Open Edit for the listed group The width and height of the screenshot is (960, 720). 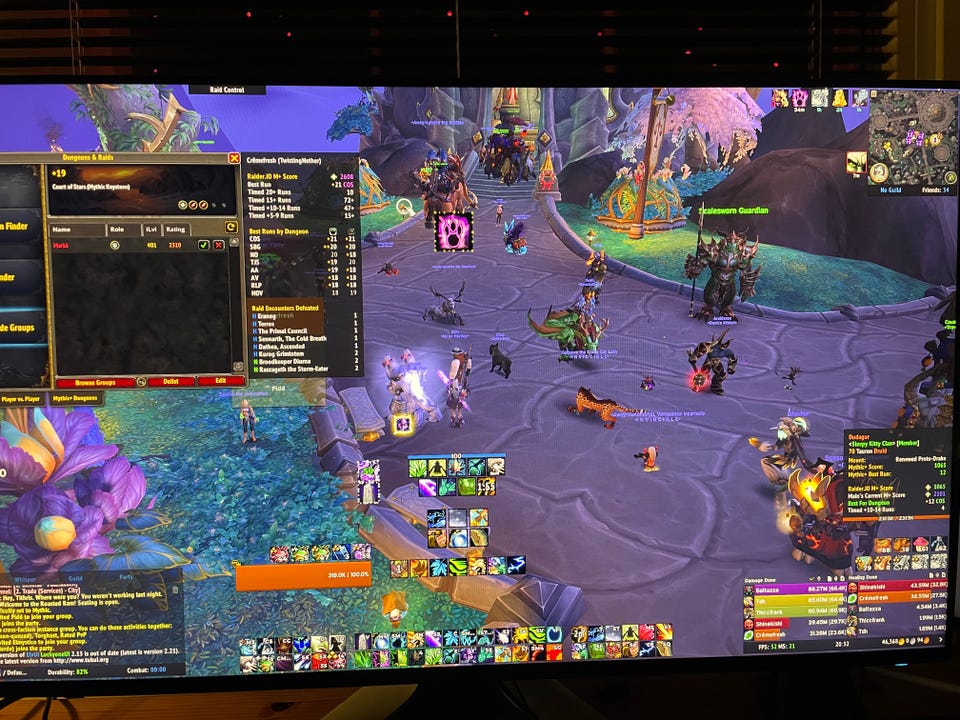tap(218, 380)
